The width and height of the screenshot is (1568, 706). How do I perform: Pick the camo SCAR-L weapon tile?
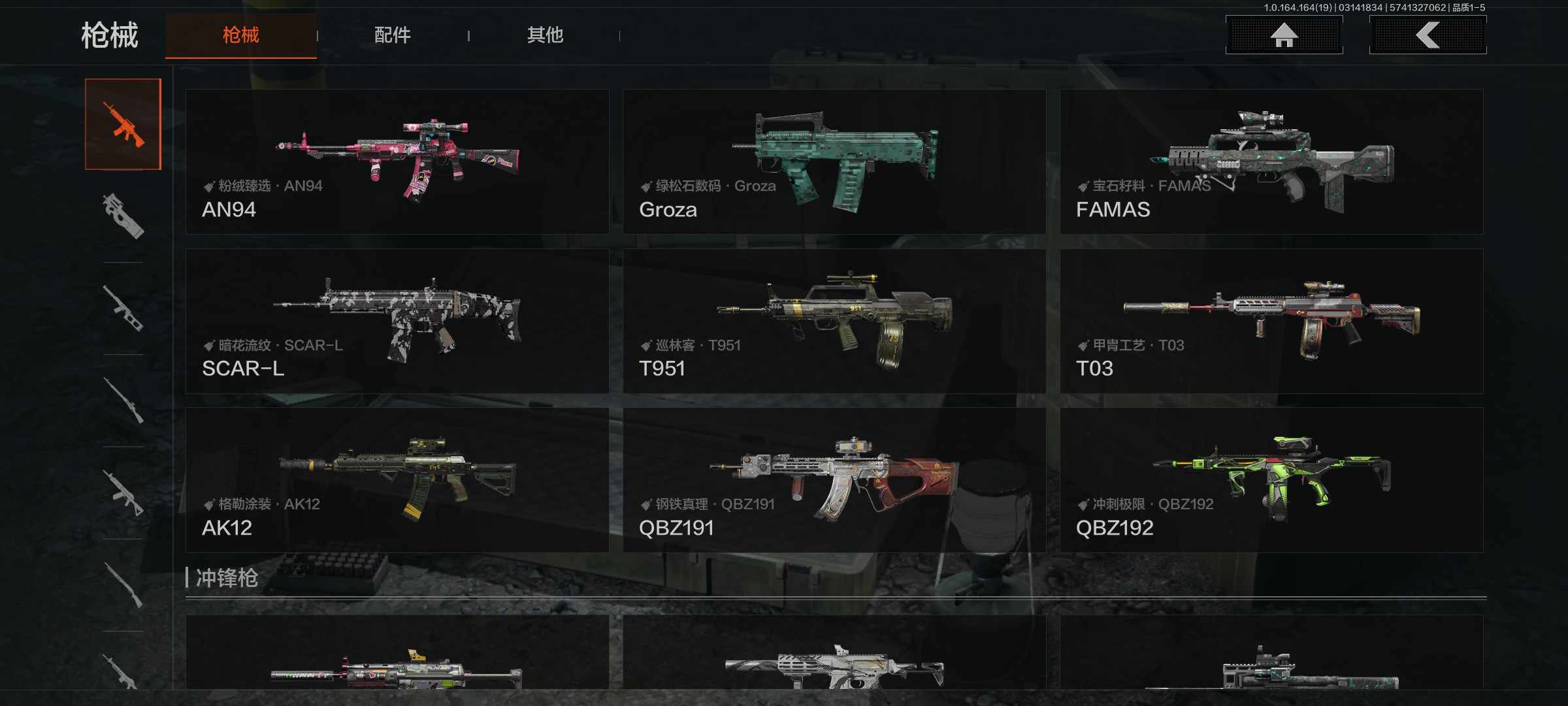pos(397,321)
